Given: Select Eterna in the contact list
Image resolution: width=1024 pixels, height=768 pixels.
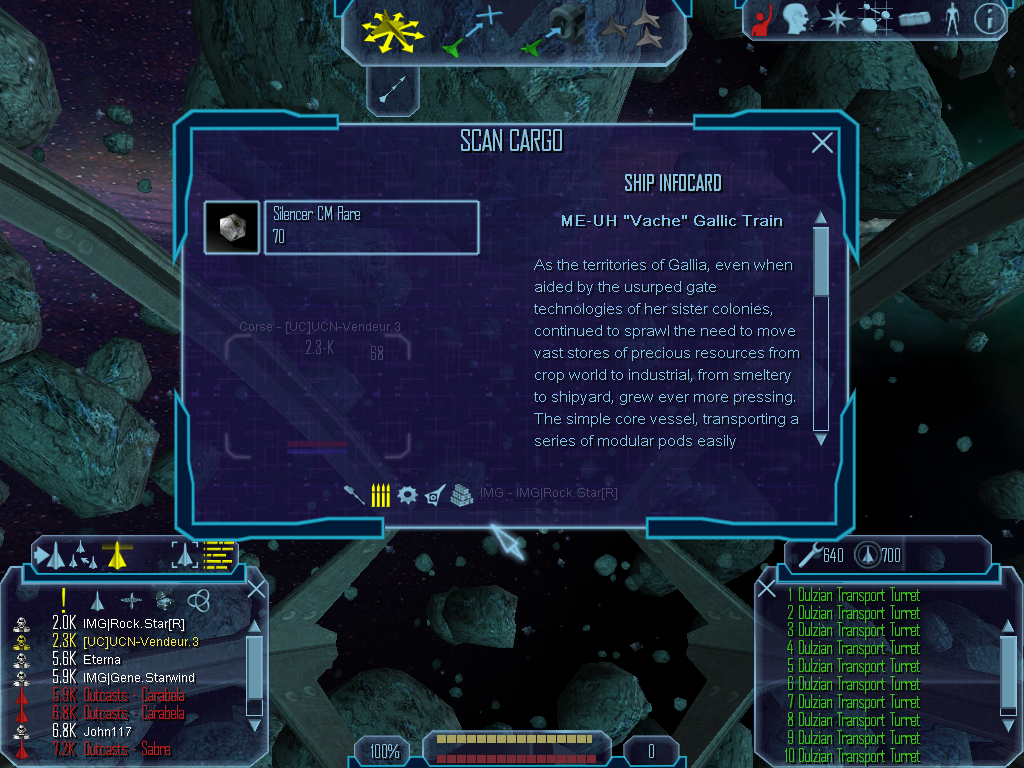Looking at the screenshot, I should [x=102, y=660].
